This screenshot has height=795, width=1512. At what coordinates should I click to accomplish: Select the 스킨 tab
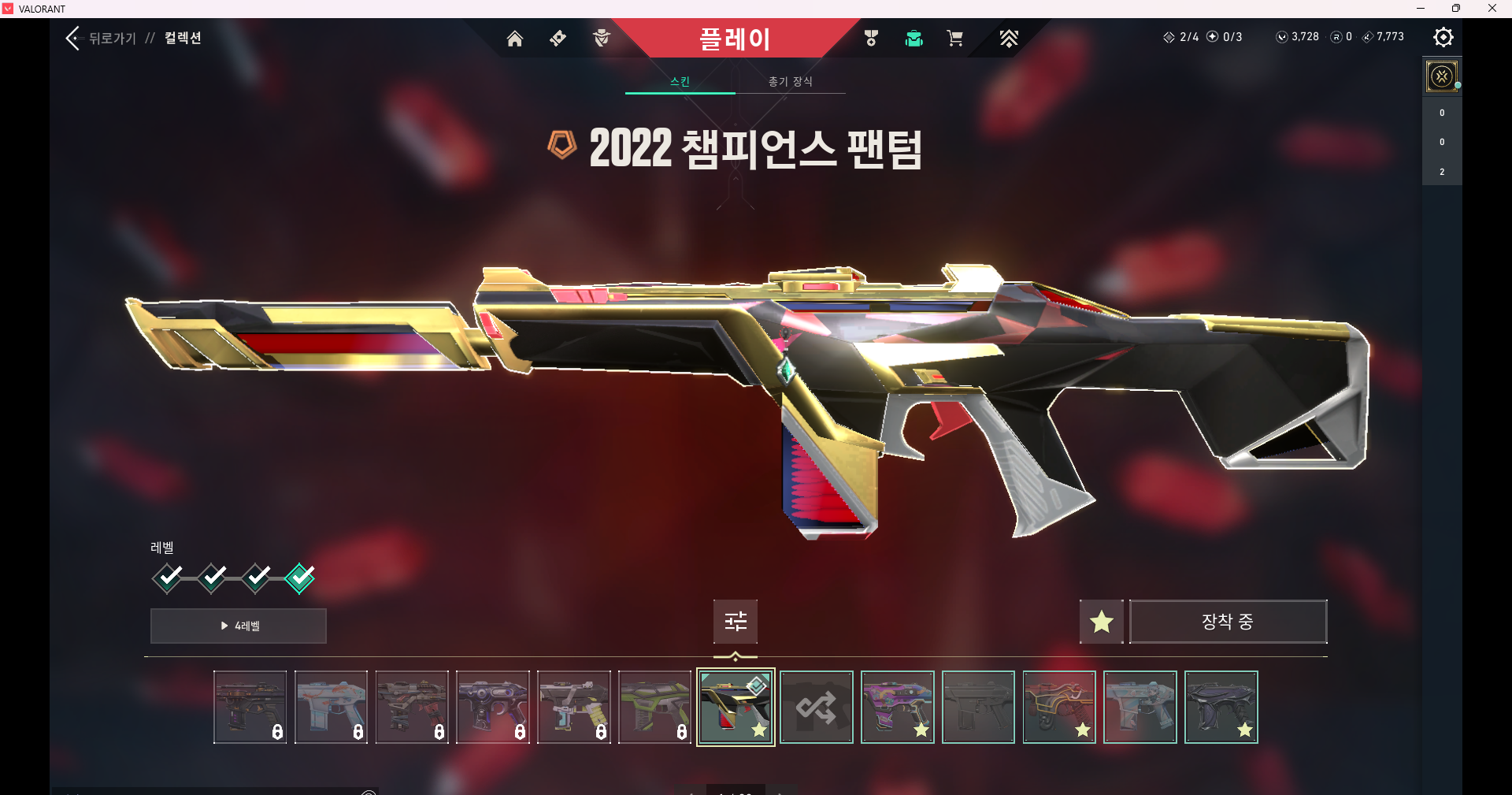pos(680,82)
